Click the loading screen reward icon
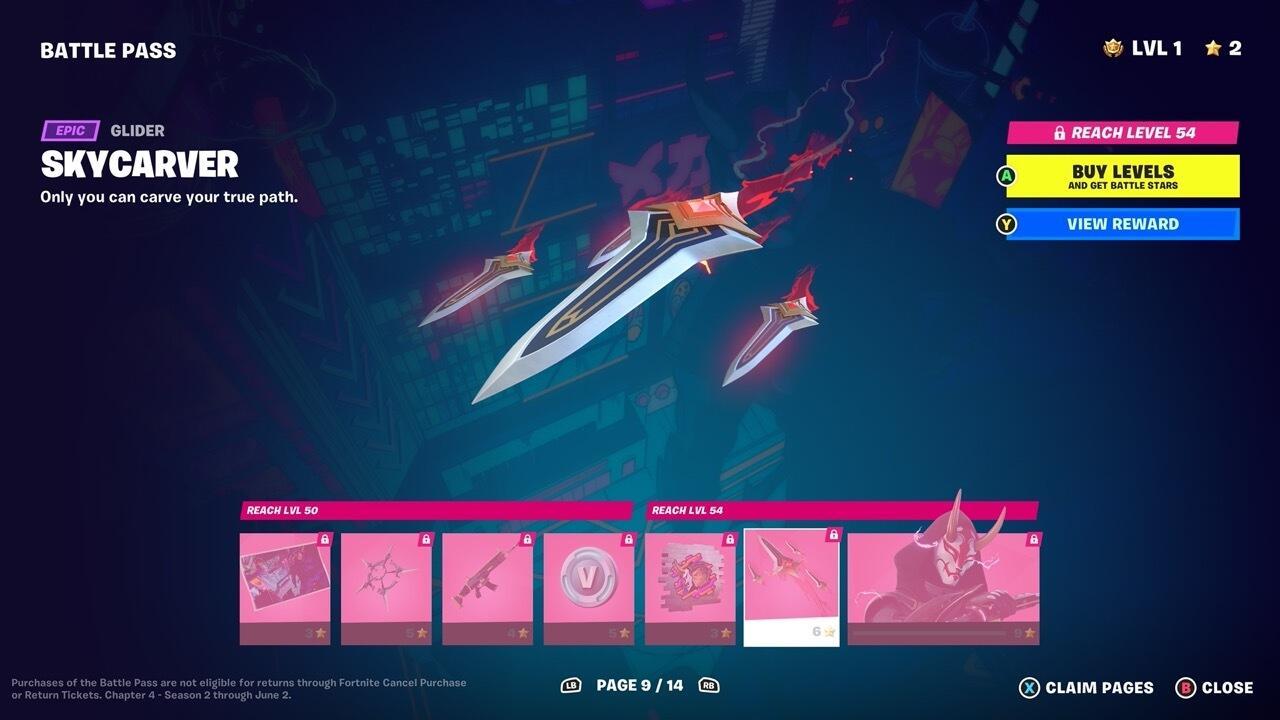The height and width of the screenshot is (720, 1280). pos(286,580)
